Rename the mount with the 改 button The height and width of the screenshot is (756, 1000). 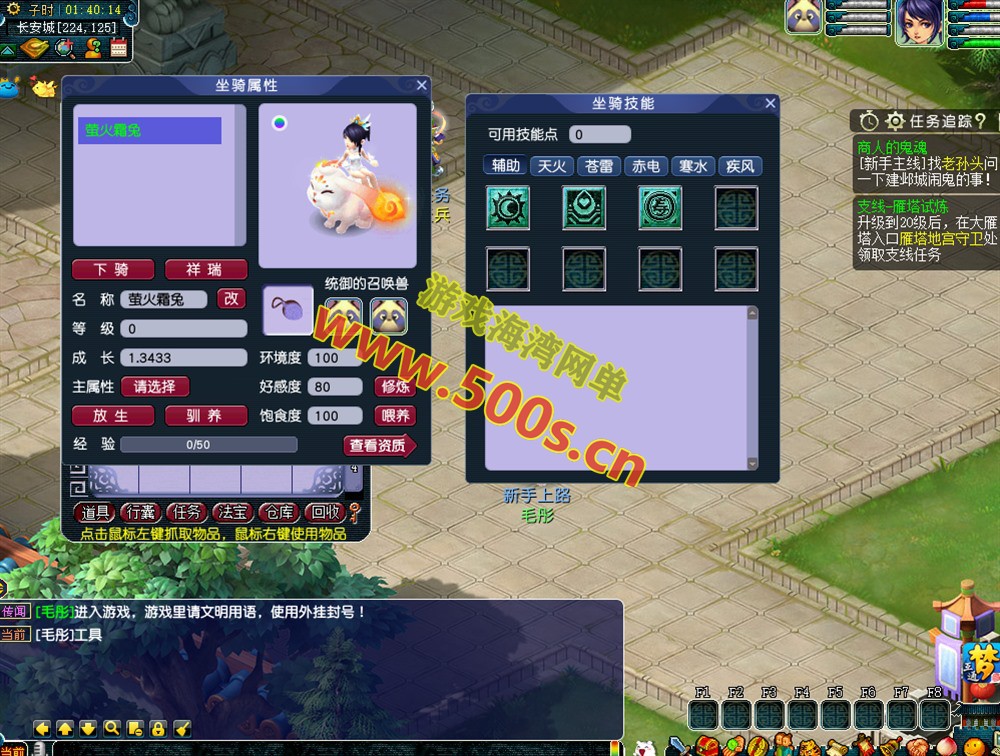pyautogui.click(x=232, y=299)
